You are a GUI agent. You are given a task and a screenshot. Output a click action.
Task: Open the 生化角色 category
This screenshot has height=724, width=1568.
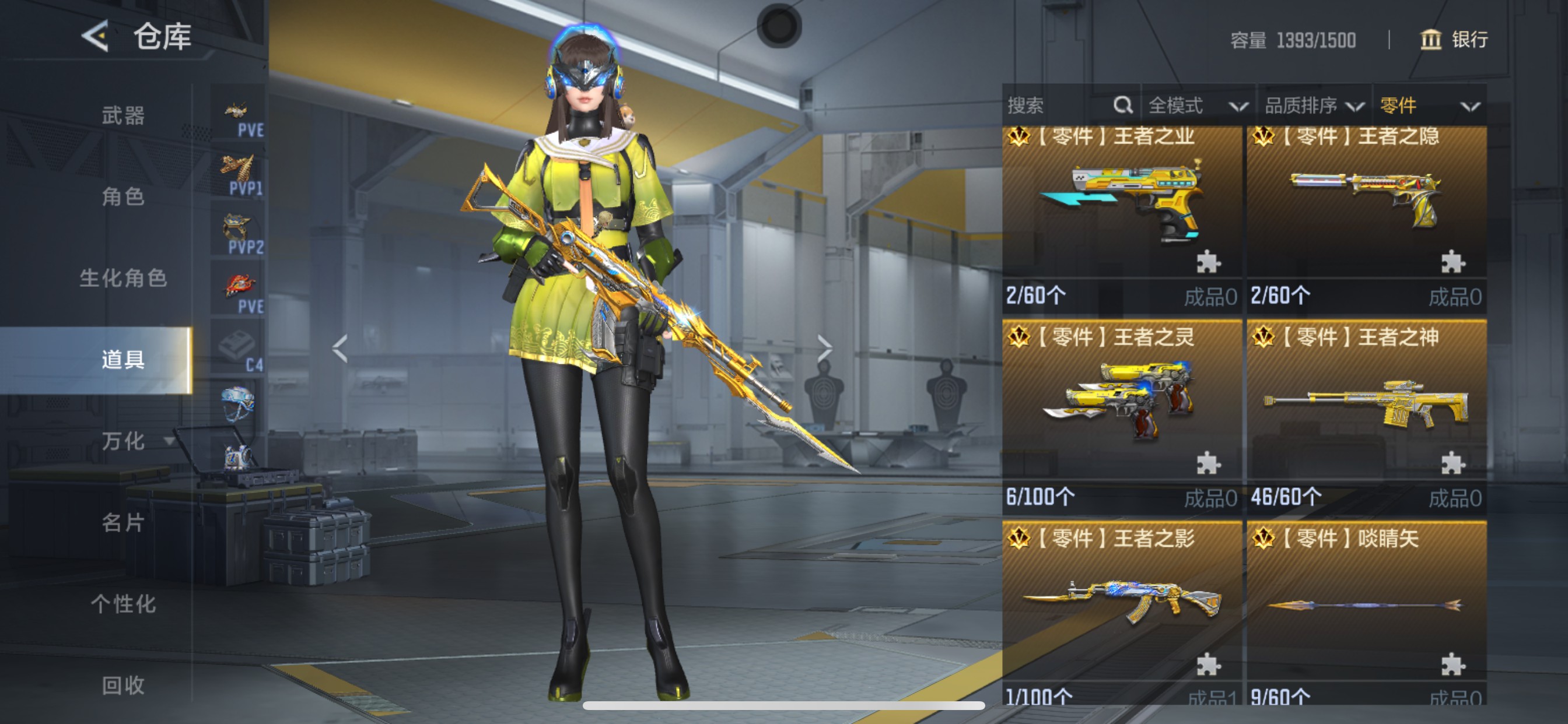pyautogui.click(x=123, y=278)
